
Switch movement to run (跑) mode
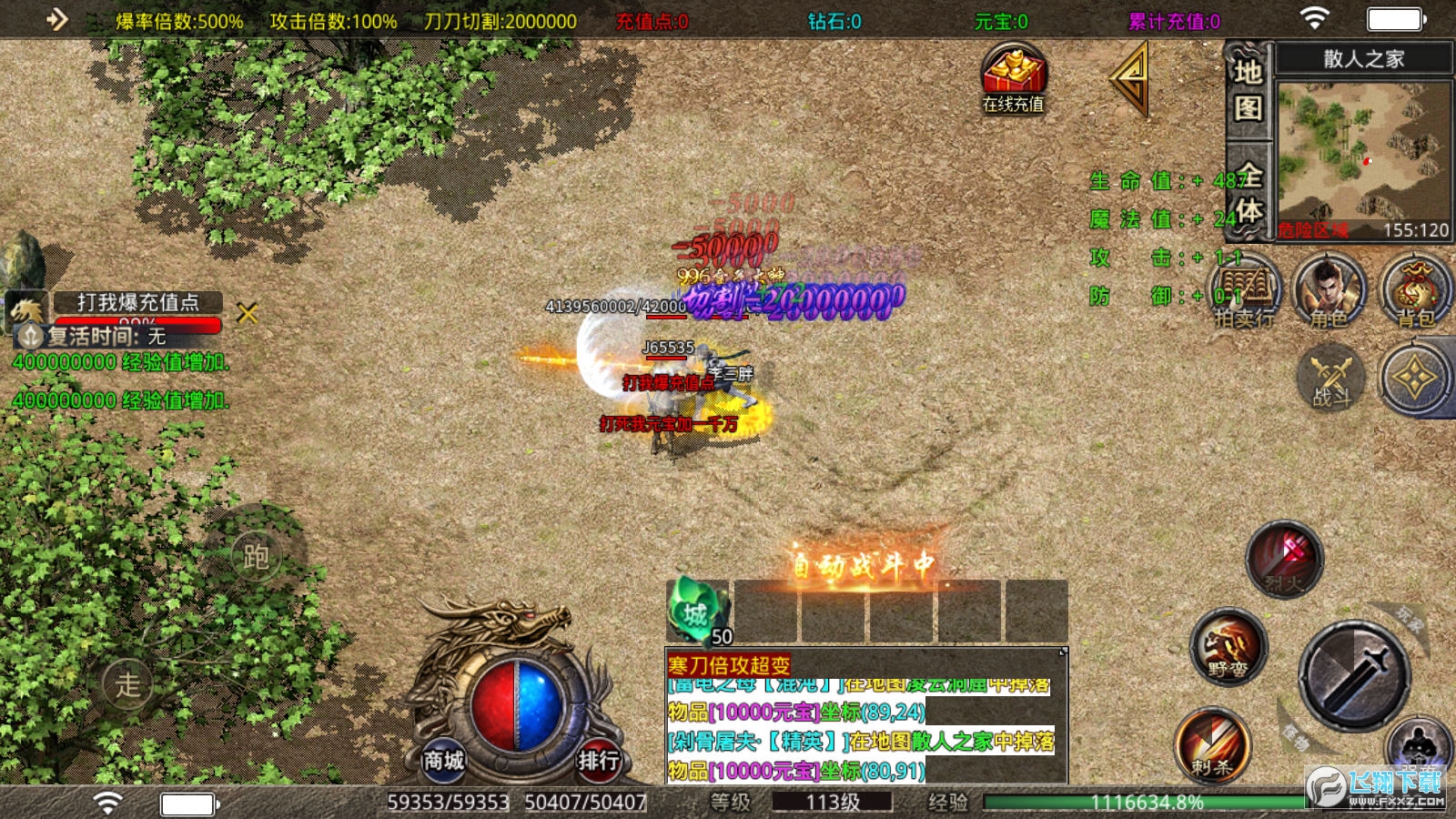(x=256, y=556)
